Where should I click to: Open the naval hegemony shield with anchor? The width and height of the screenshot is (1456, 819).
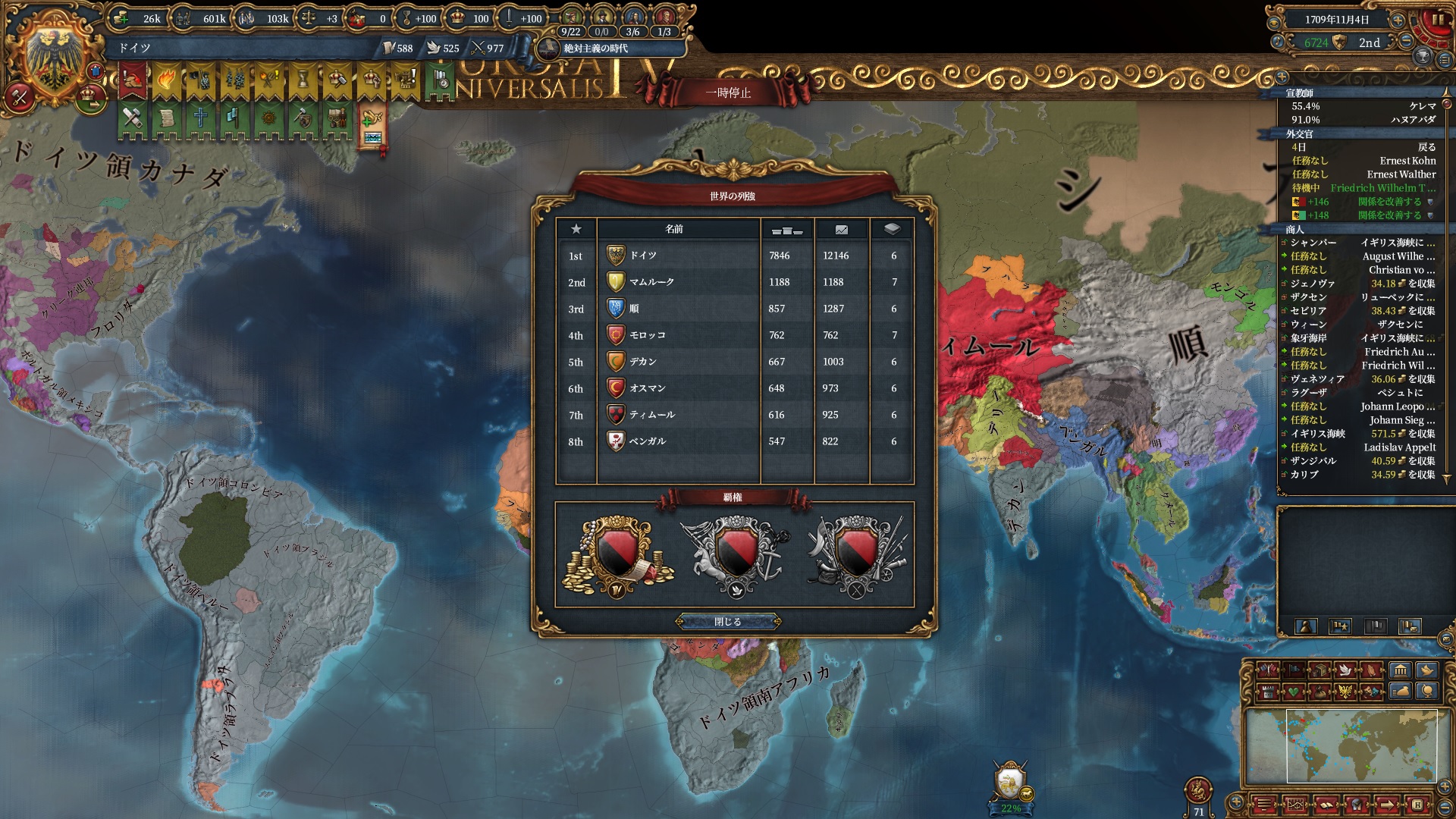734,554
